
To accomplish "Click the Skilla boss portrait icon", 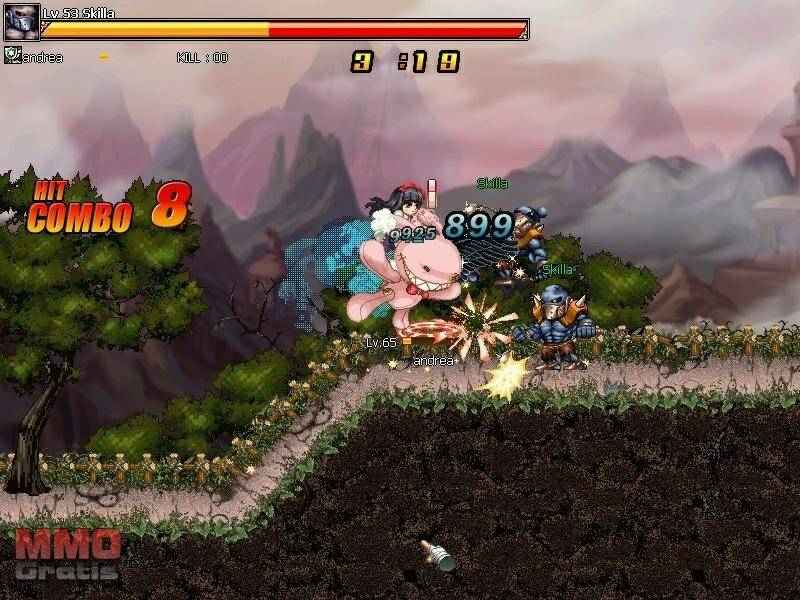I will [21, 22].
